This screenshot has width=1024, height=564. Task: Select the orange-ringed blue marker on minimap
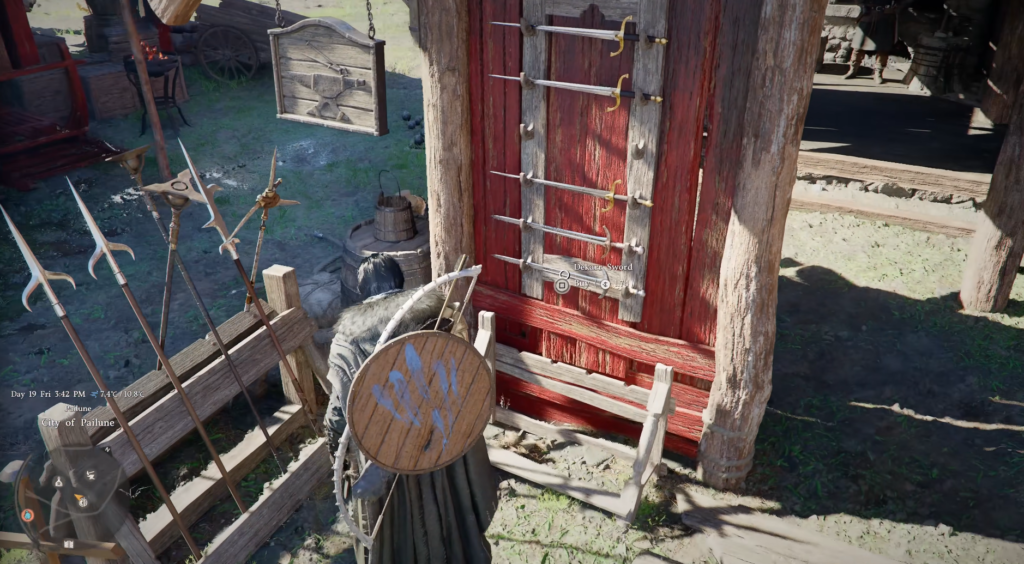click(x=27, y=515)
